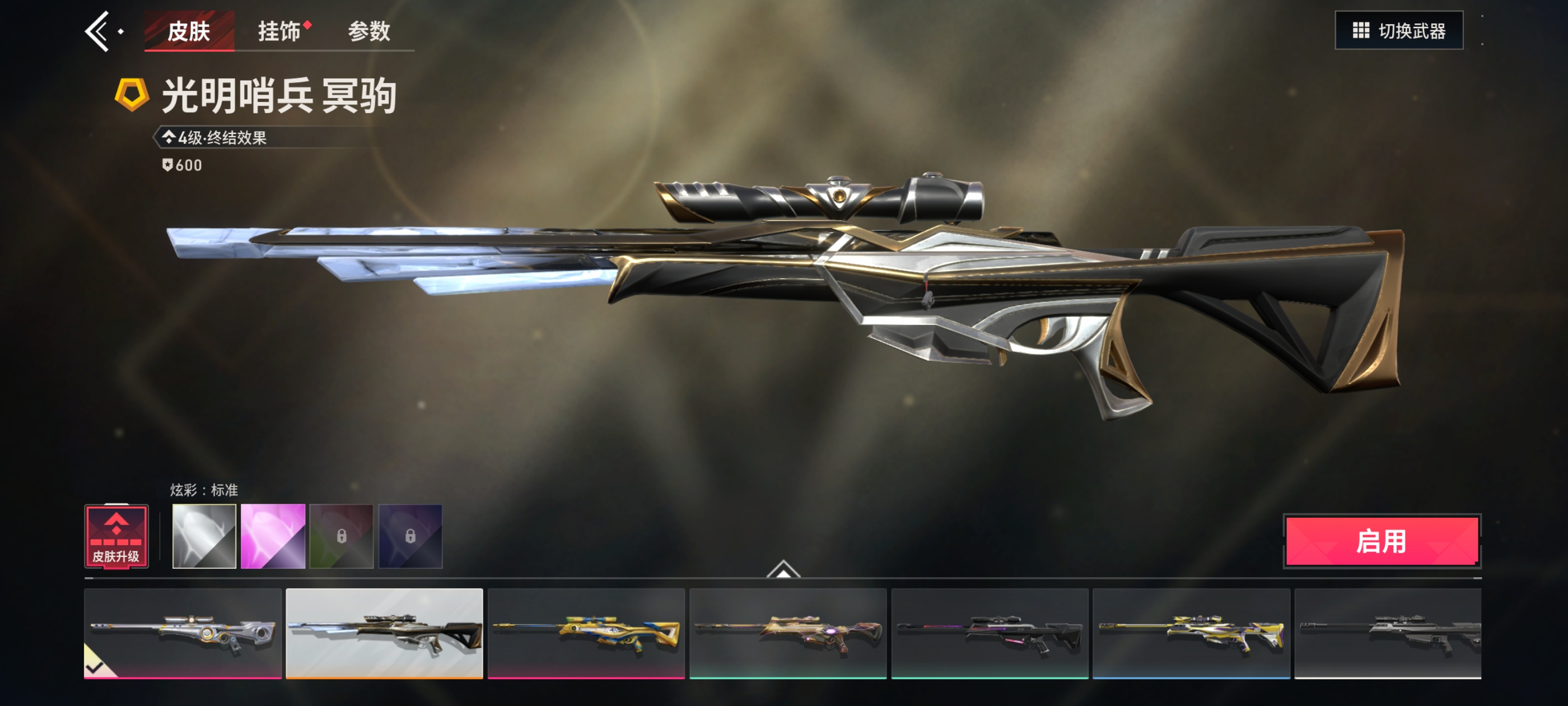Open the 切换武器 weapon switcher
The height and width of the screenshot is (706, 1568).
click(x=1398, y=30)
